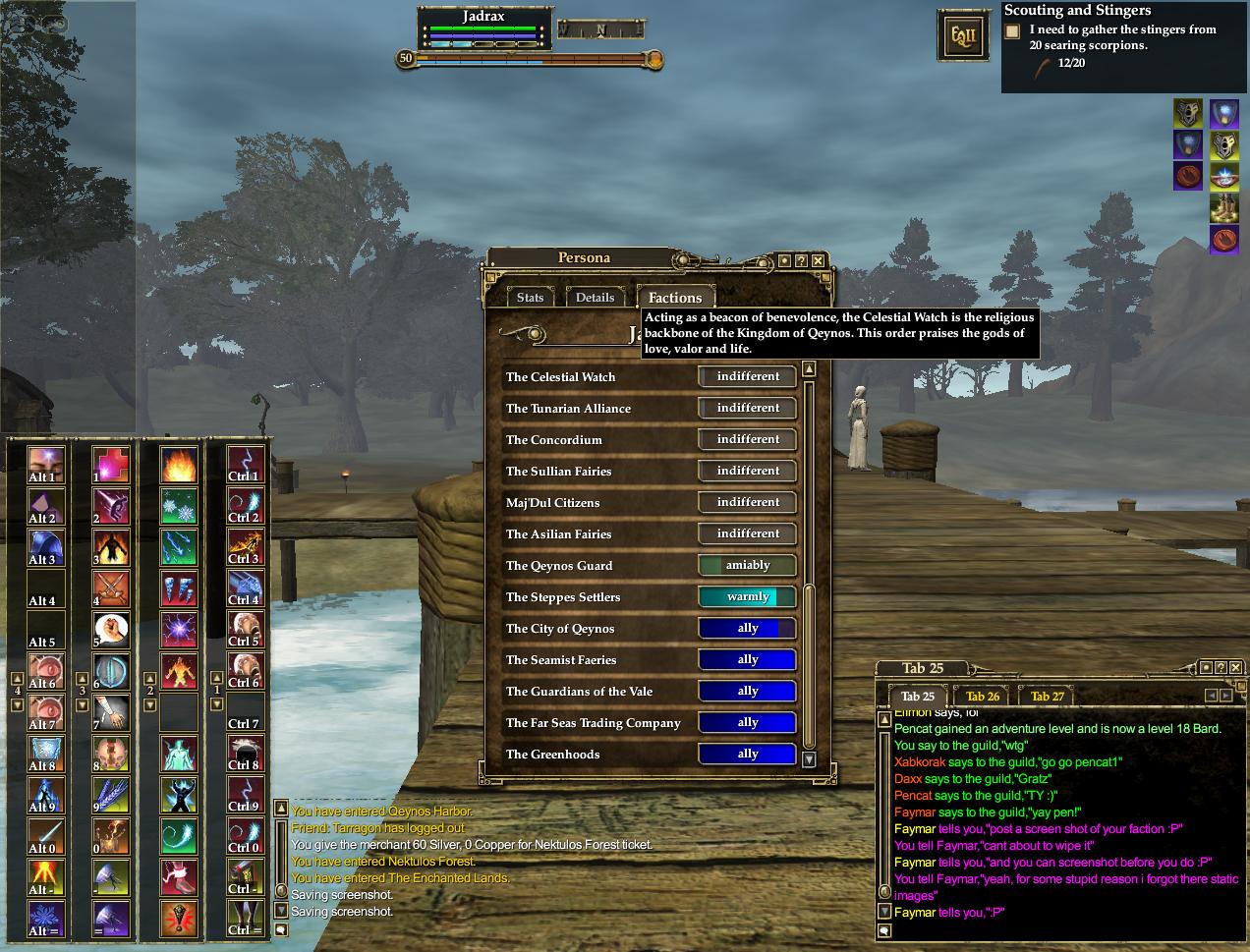
Task: Use the pink cross healing ability
Action: pos(111,464)
